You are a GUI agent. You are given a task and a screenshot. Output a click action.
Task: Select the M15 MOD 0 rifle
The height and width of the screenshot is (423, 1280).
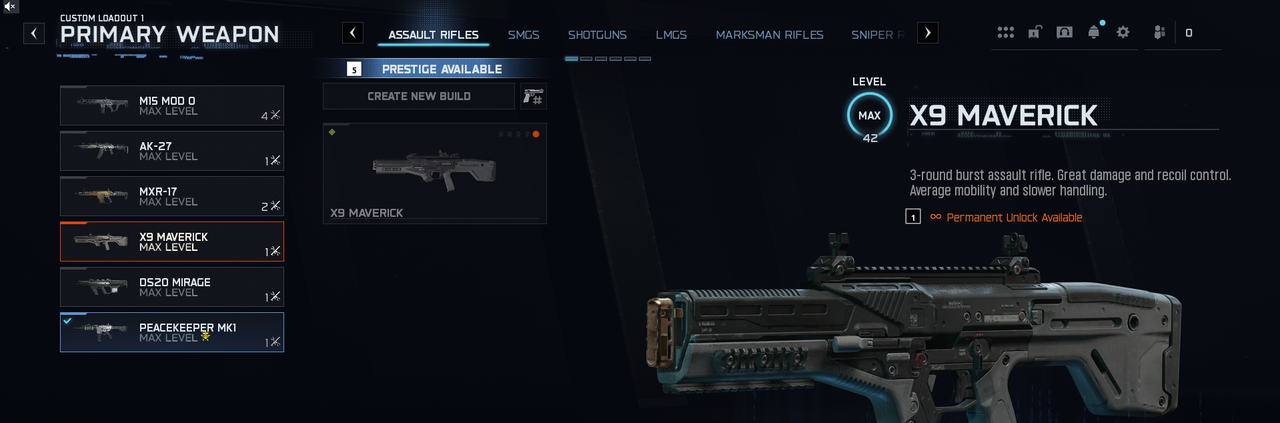tap(171, 105)
